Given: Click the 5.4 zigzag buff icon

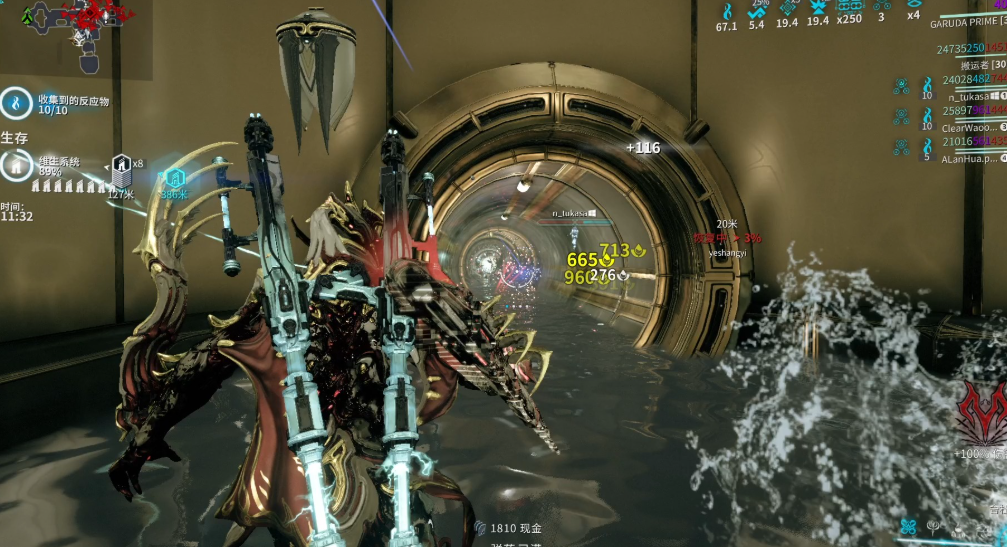Looking at the screenshot, I should 757,10.
